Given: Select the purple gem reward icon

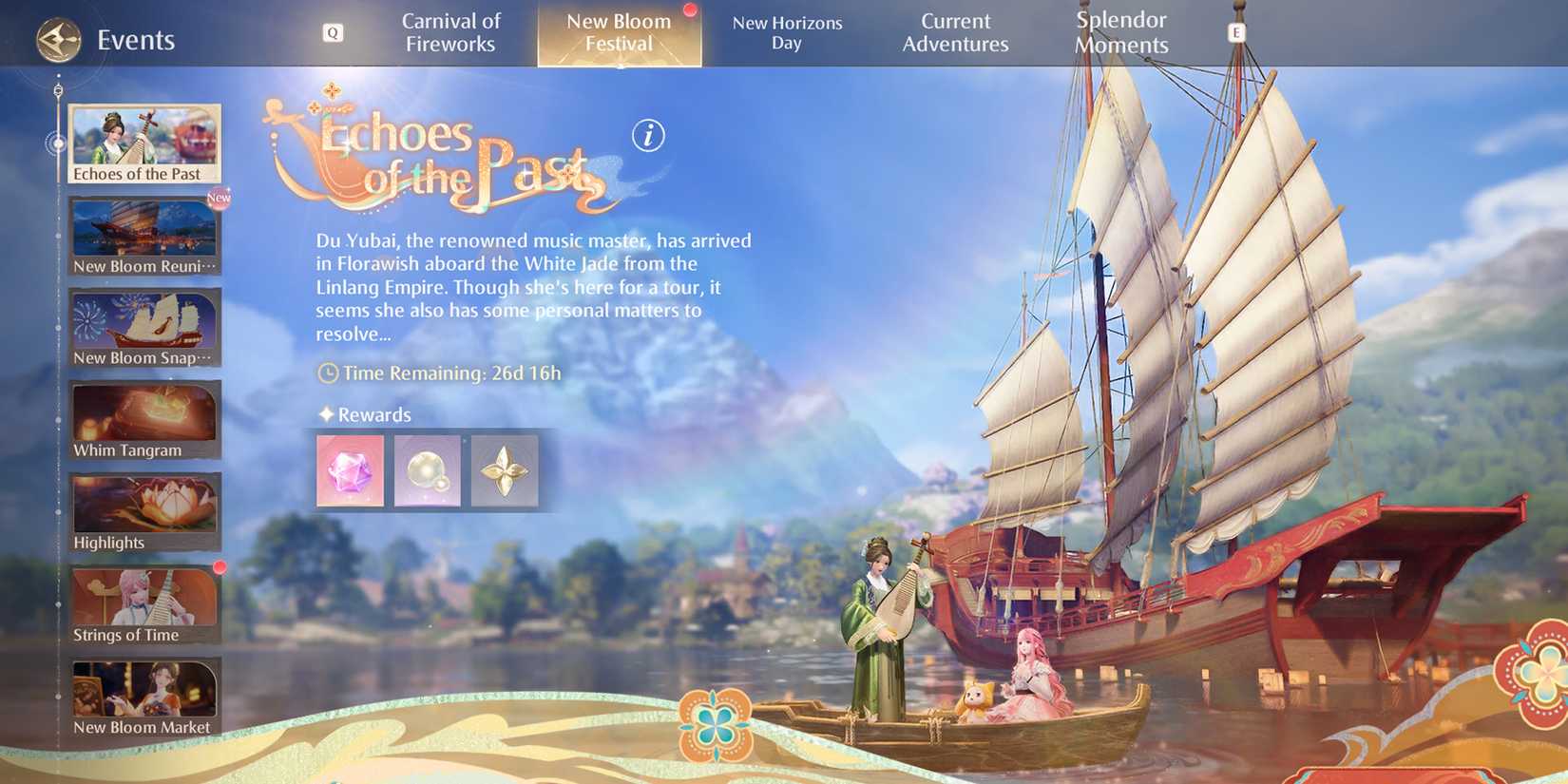Looking at the screenshot, I should click(x=350, y=469).
